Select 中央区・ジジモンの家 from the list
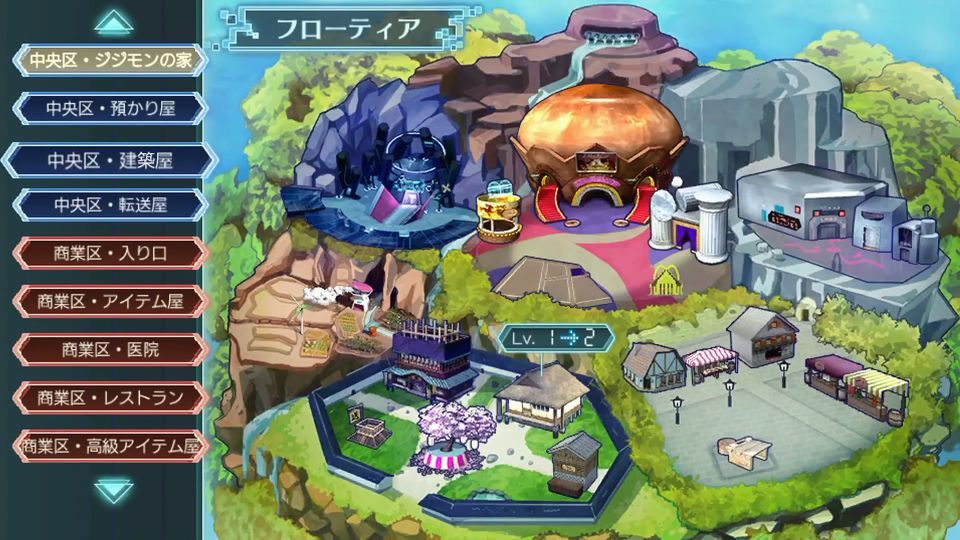The height and width of the screenshot is (540, 960). (110, 60)
